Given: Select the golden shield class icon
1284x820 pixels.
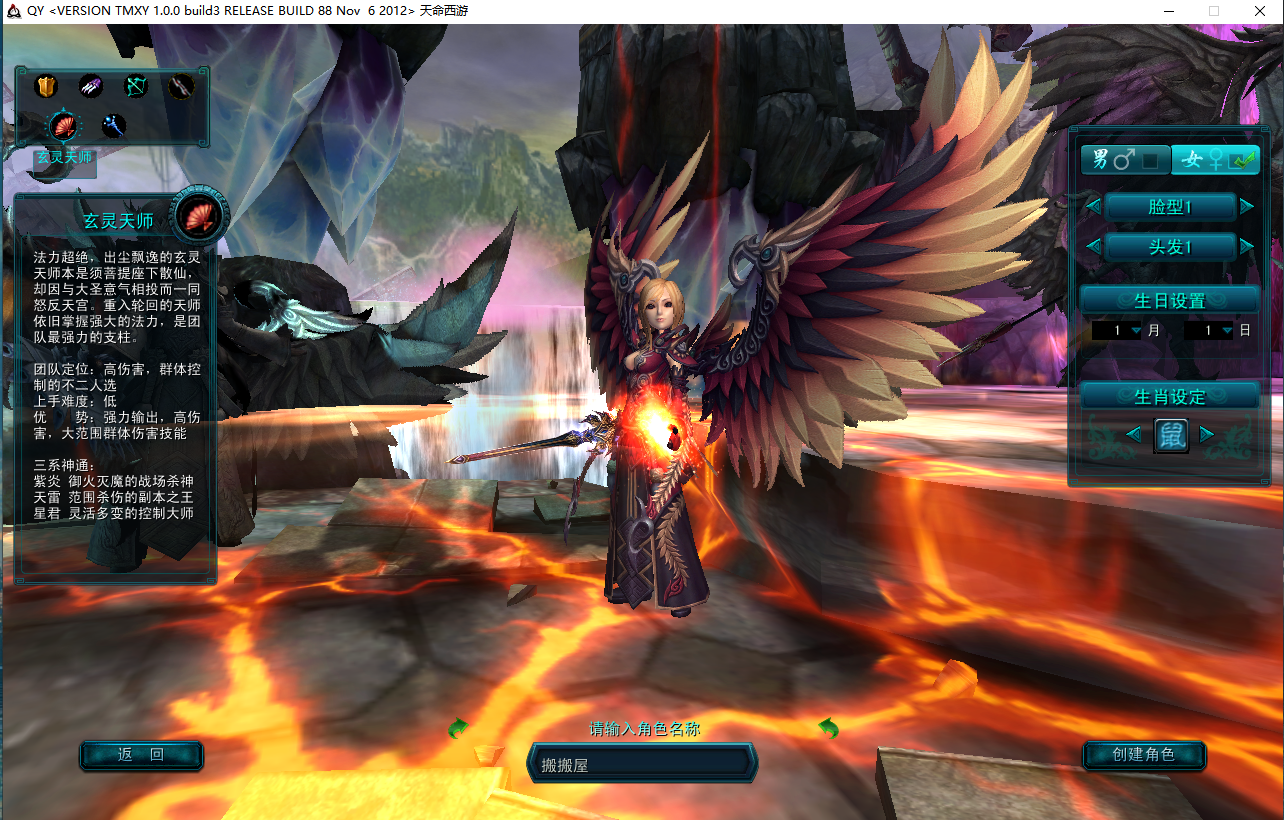Looking at the screenshot, I should point(46,87).
